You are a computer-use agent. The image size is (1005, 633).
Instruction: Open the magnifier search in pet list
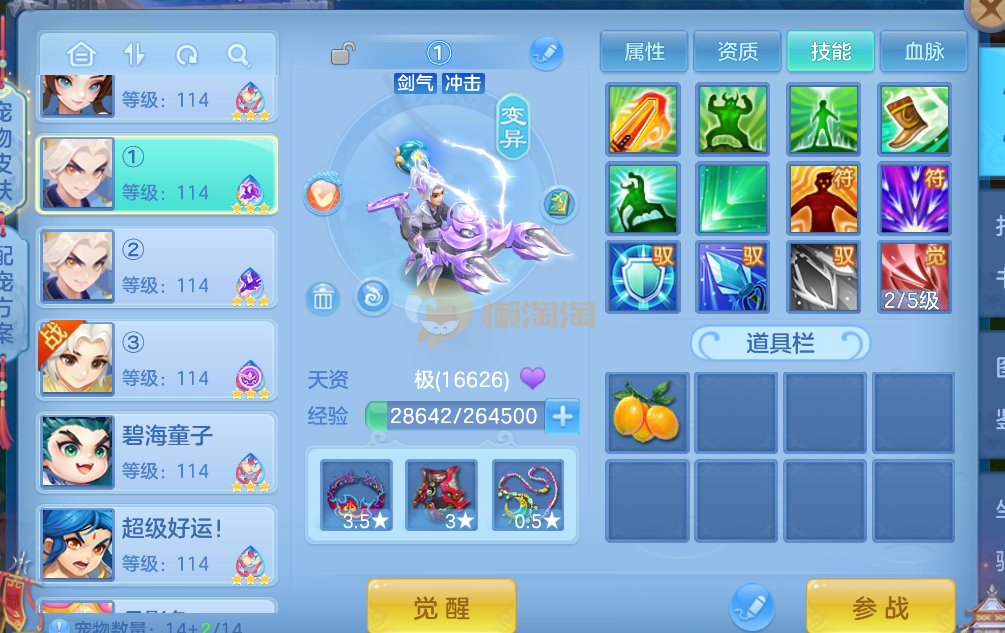pos(239,55)
